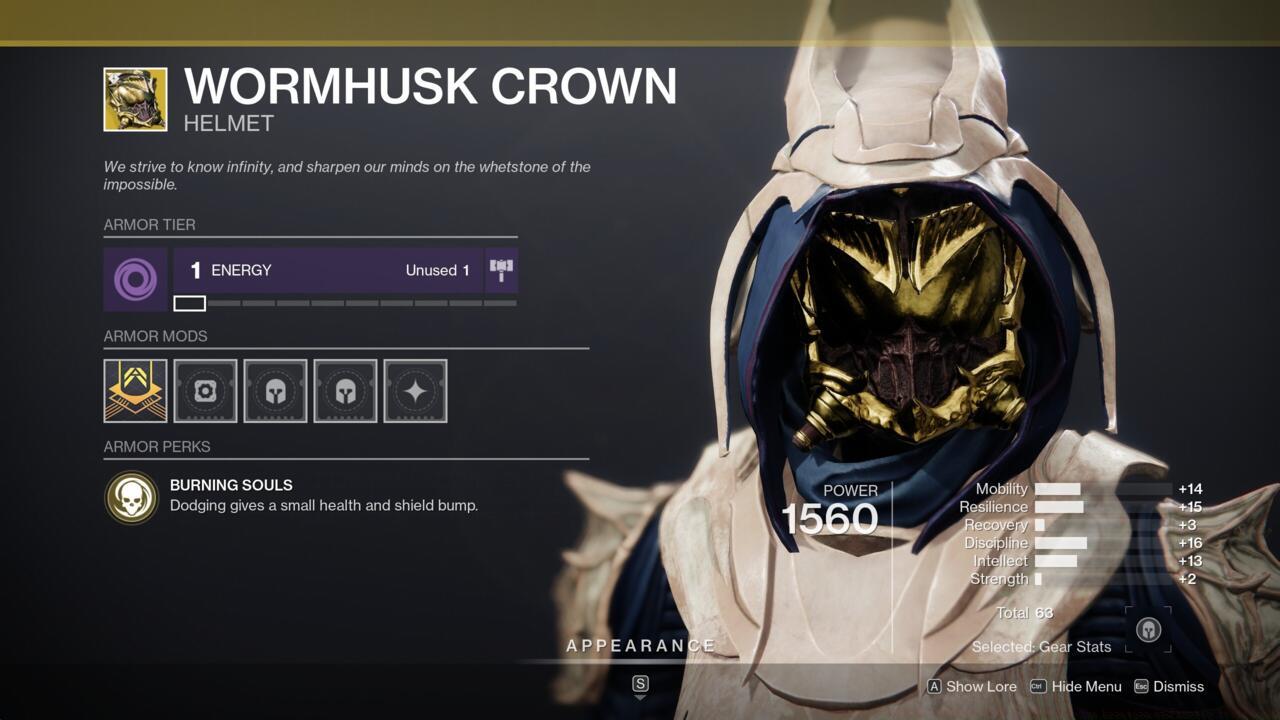
Task: Select the first equipped armor mod slot
Action: point(135,391)
